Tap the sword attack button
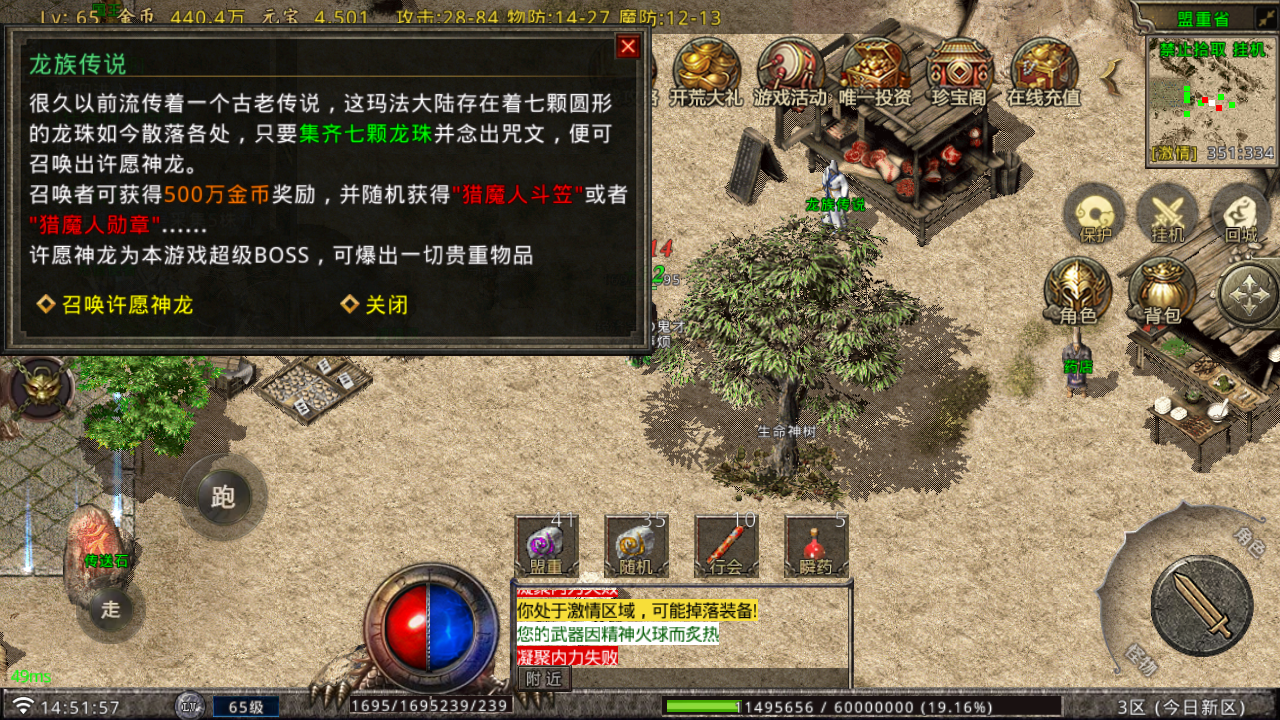This screenshot has width=1280, height=720. click(x=1201, y=605)
